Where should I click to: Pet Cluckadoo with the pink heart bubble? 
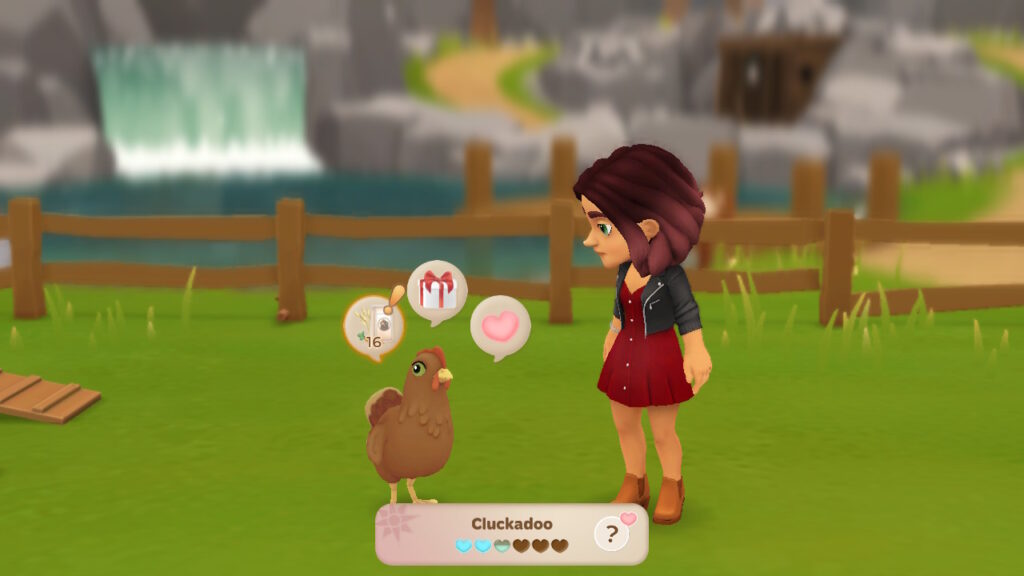pos(500,326)
